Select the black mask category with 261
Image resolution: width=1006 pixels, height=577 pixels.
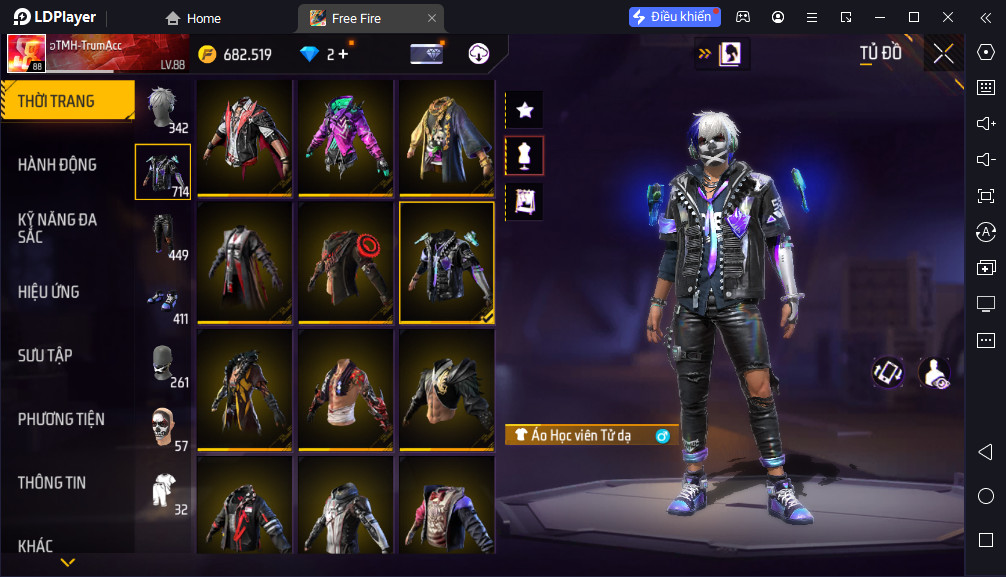point(163,363)
